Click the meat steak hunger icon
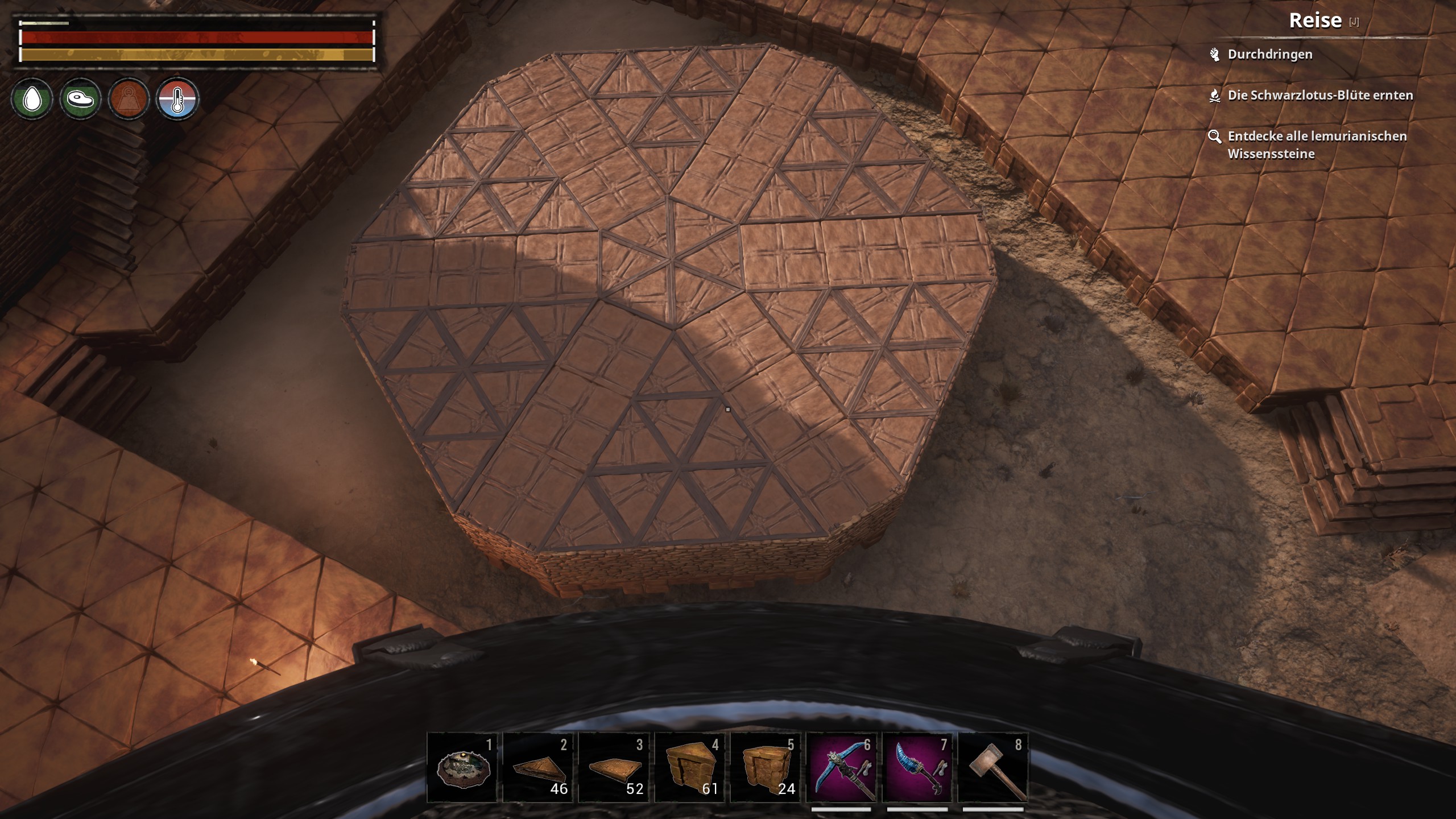This screenshot has height=819, width=1456. [80, 99]
